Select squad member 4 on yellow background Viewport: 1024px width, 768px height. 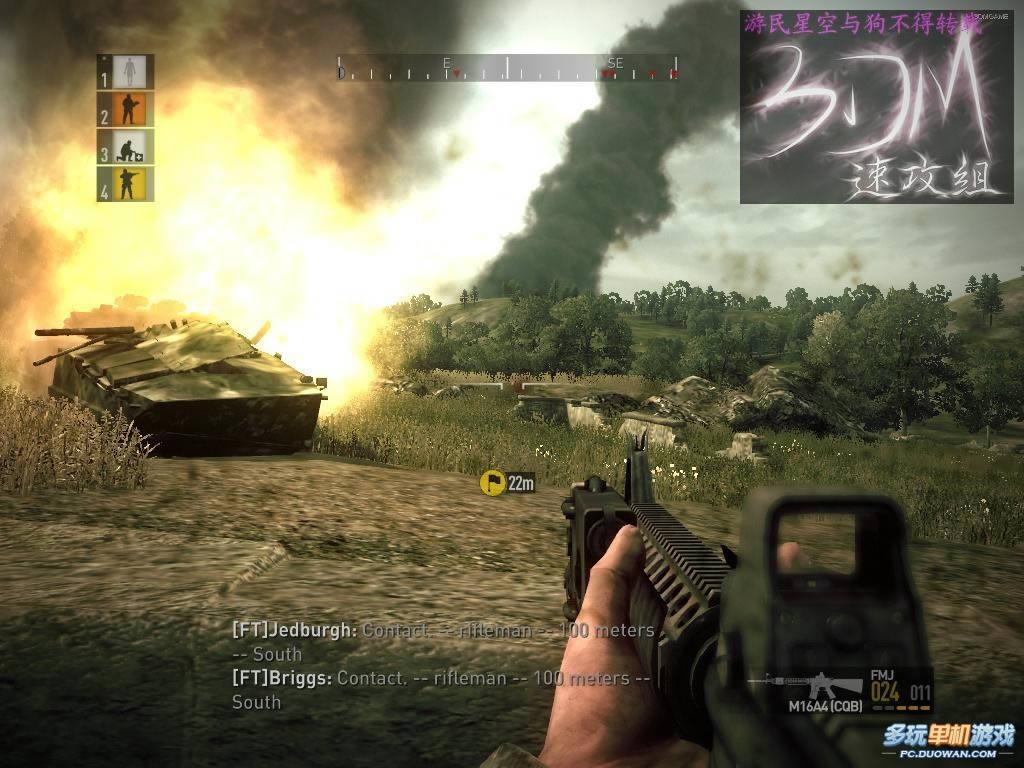126,184
